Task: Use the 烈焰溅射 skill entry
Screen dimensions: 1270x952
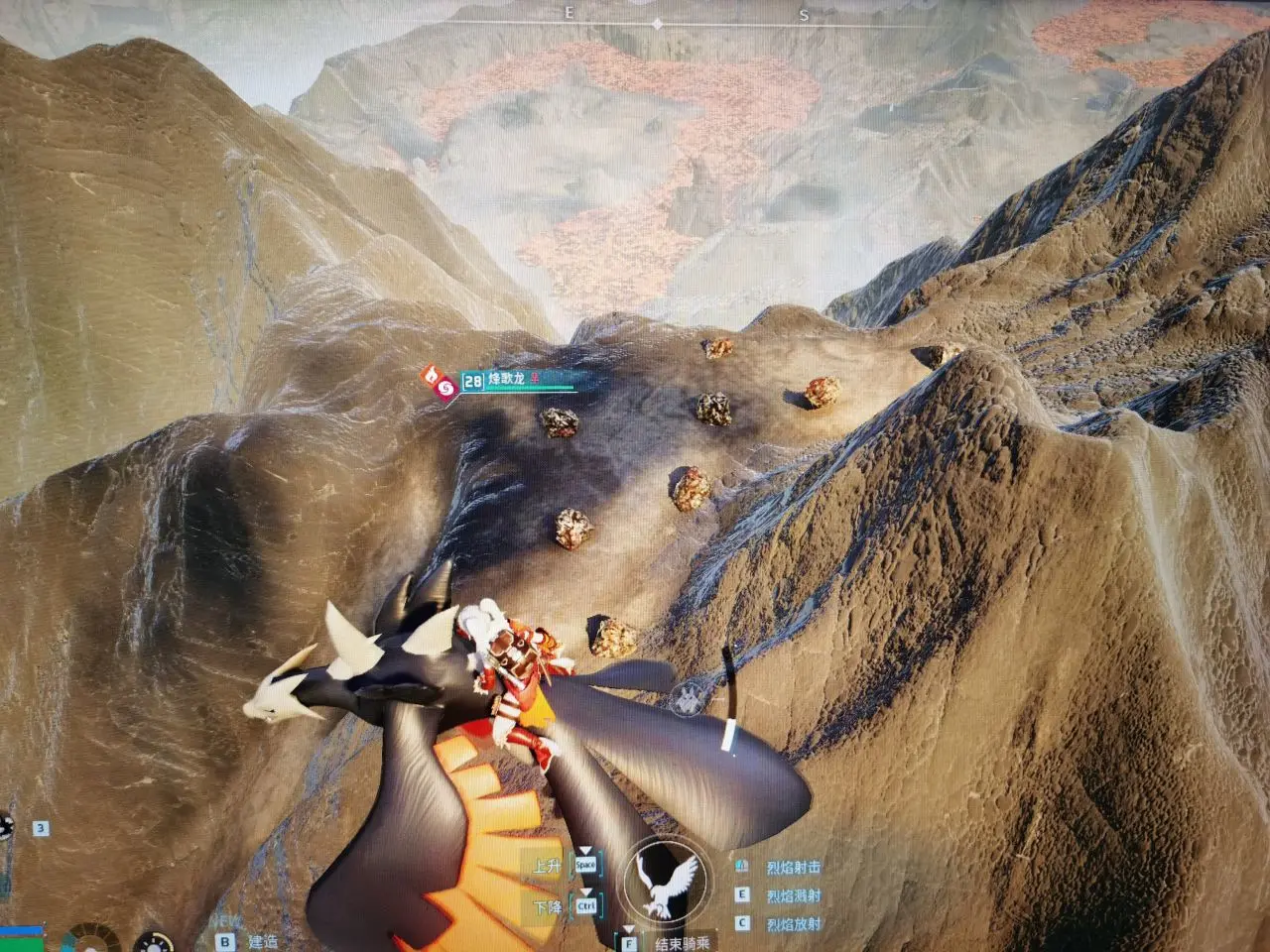Action: pyautogui.click(x=793, y=895)
